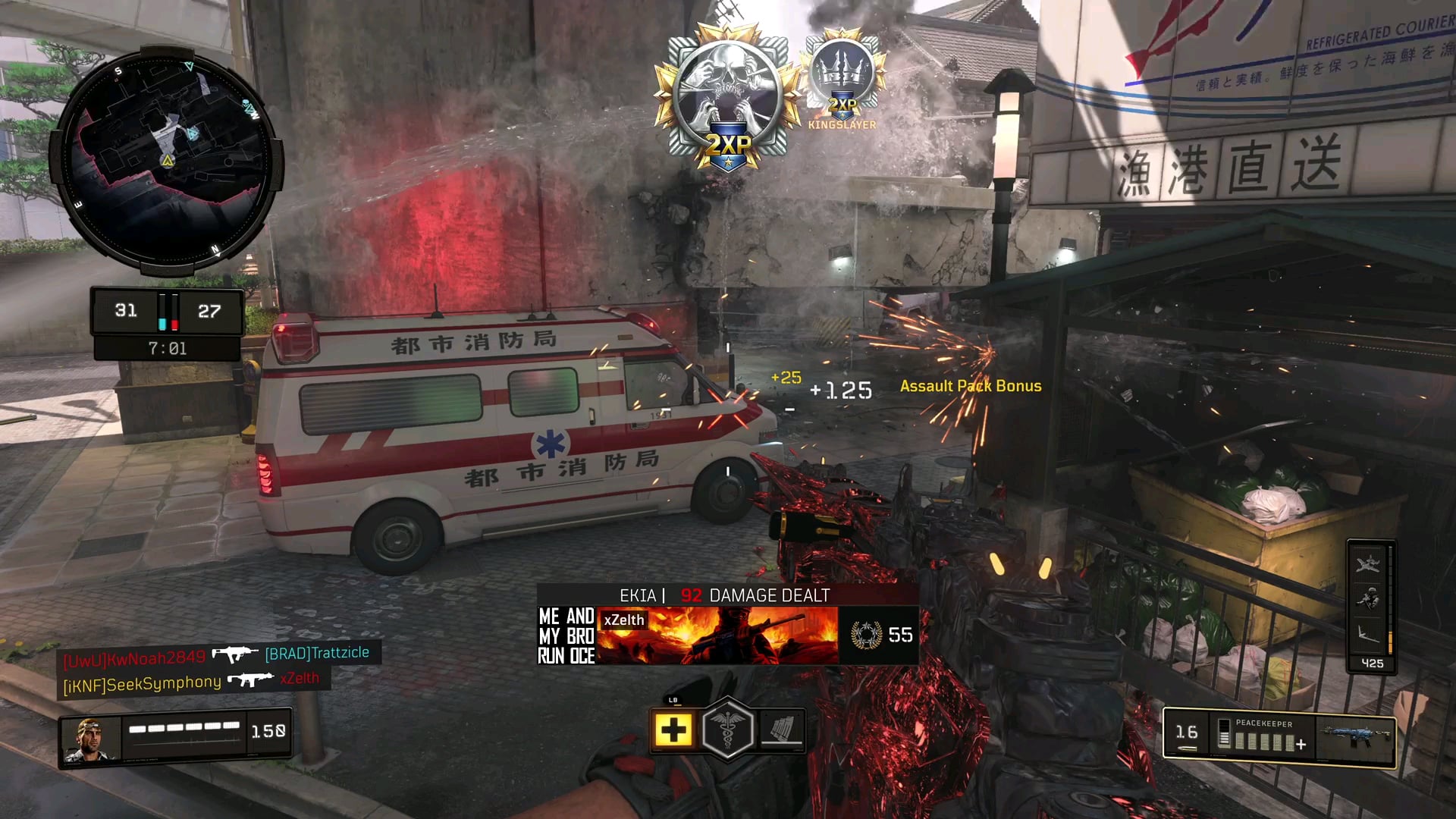Screen dimensions: 1456x819
Task: Select the Peacekeeper weapon panel
Action: point(1279,736)
